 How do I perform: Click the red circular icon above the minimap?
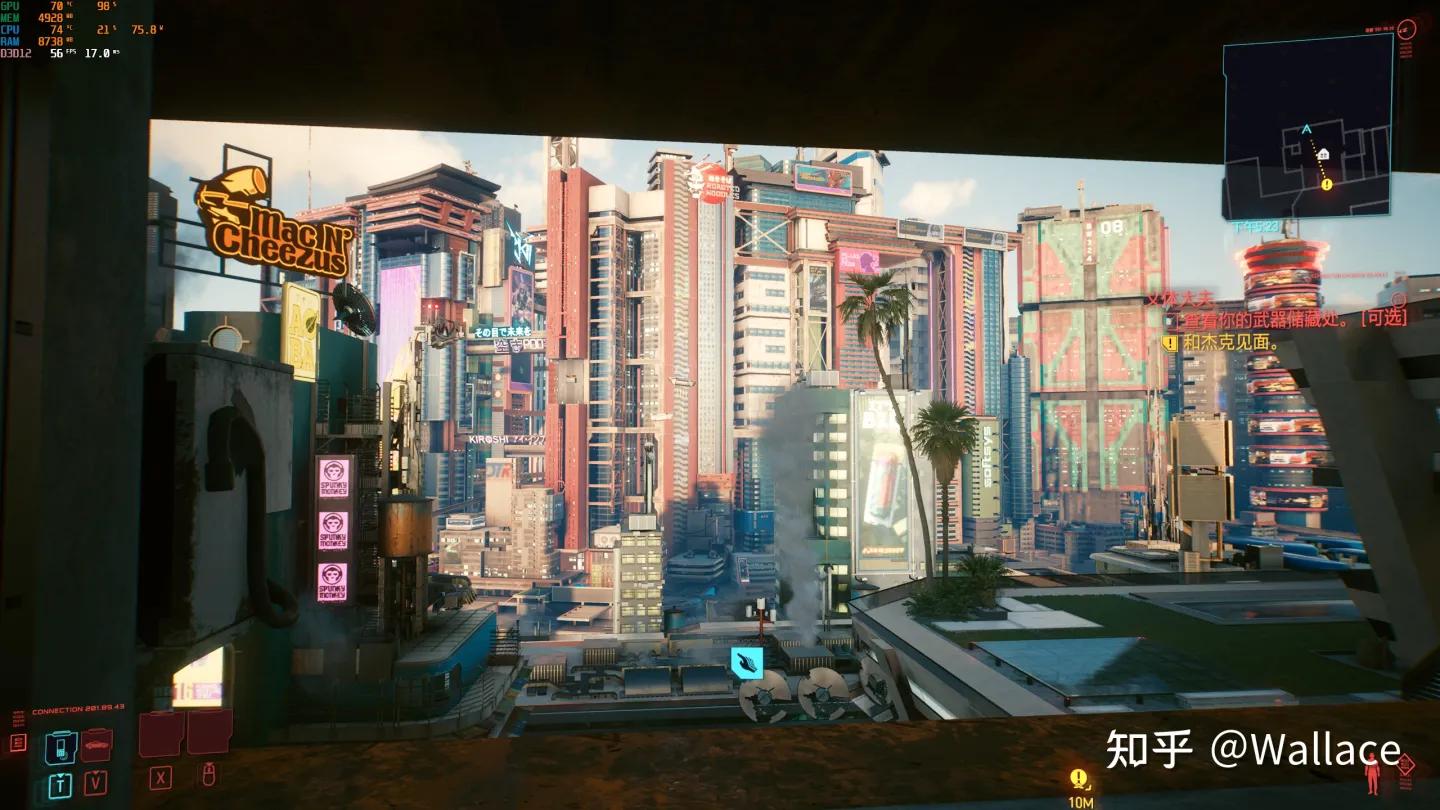(1405, 30)
